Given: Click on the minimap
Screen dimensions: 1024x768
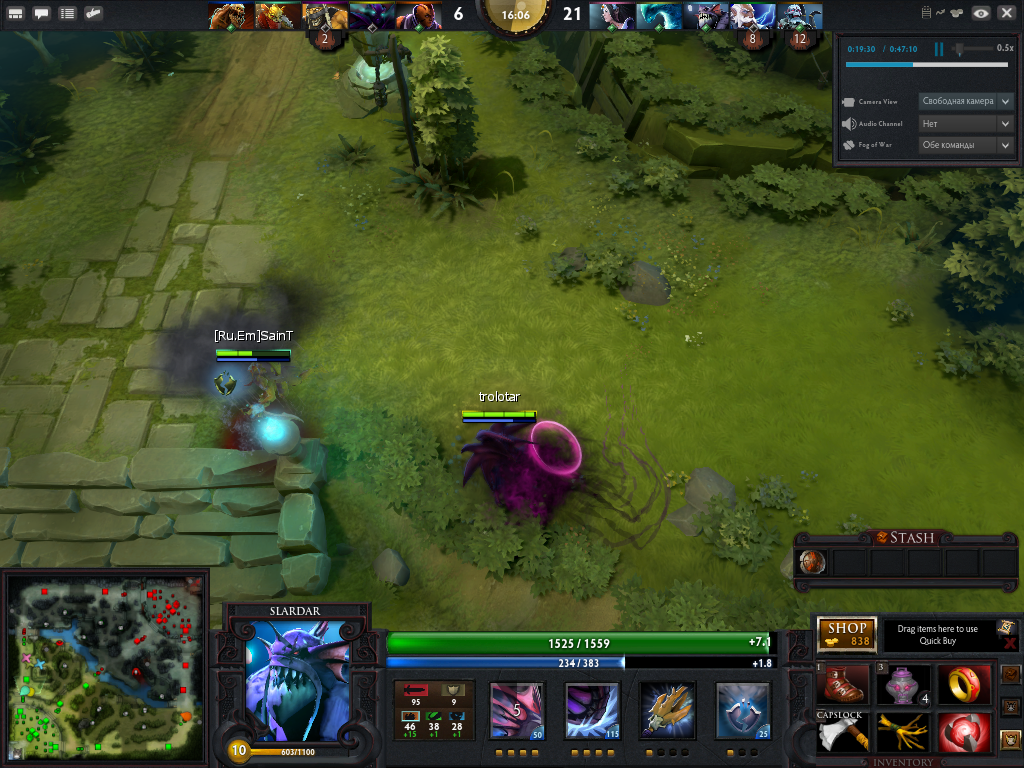Looking at the screenshot, I should [x=106, y=665].
